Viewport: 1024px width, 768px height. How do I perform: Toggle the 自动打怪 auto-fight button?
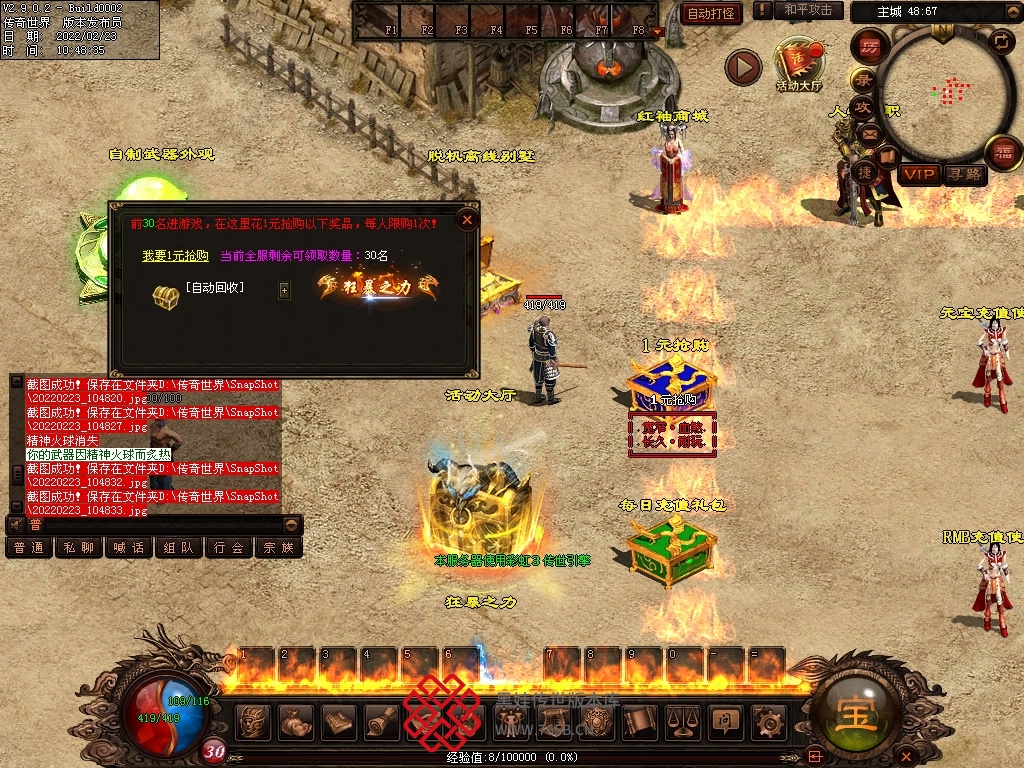tap(711, 13)
